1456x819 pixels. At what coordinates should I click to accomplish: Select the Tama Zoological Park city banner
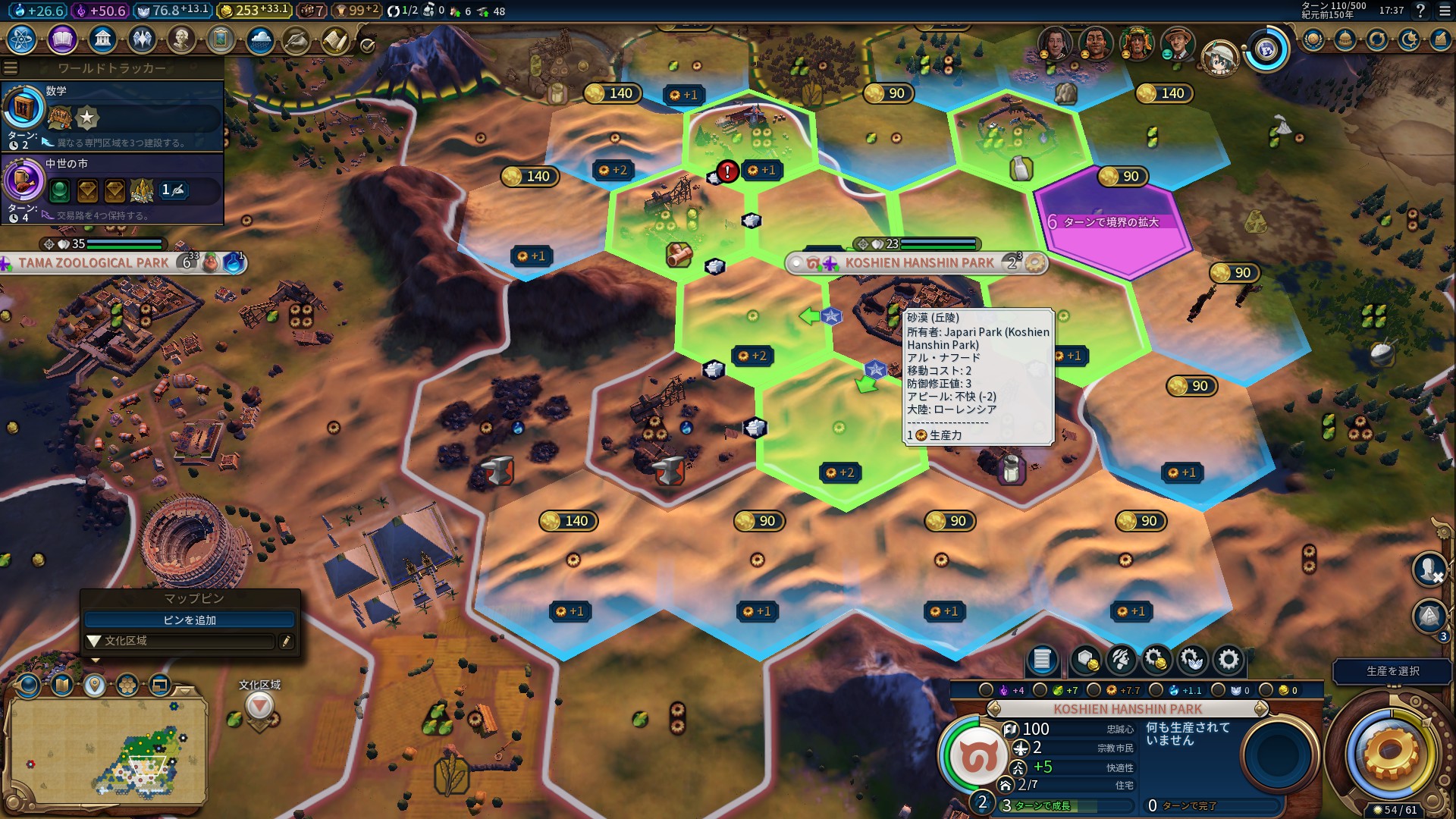pyautogui.click(x=93, y=263)
